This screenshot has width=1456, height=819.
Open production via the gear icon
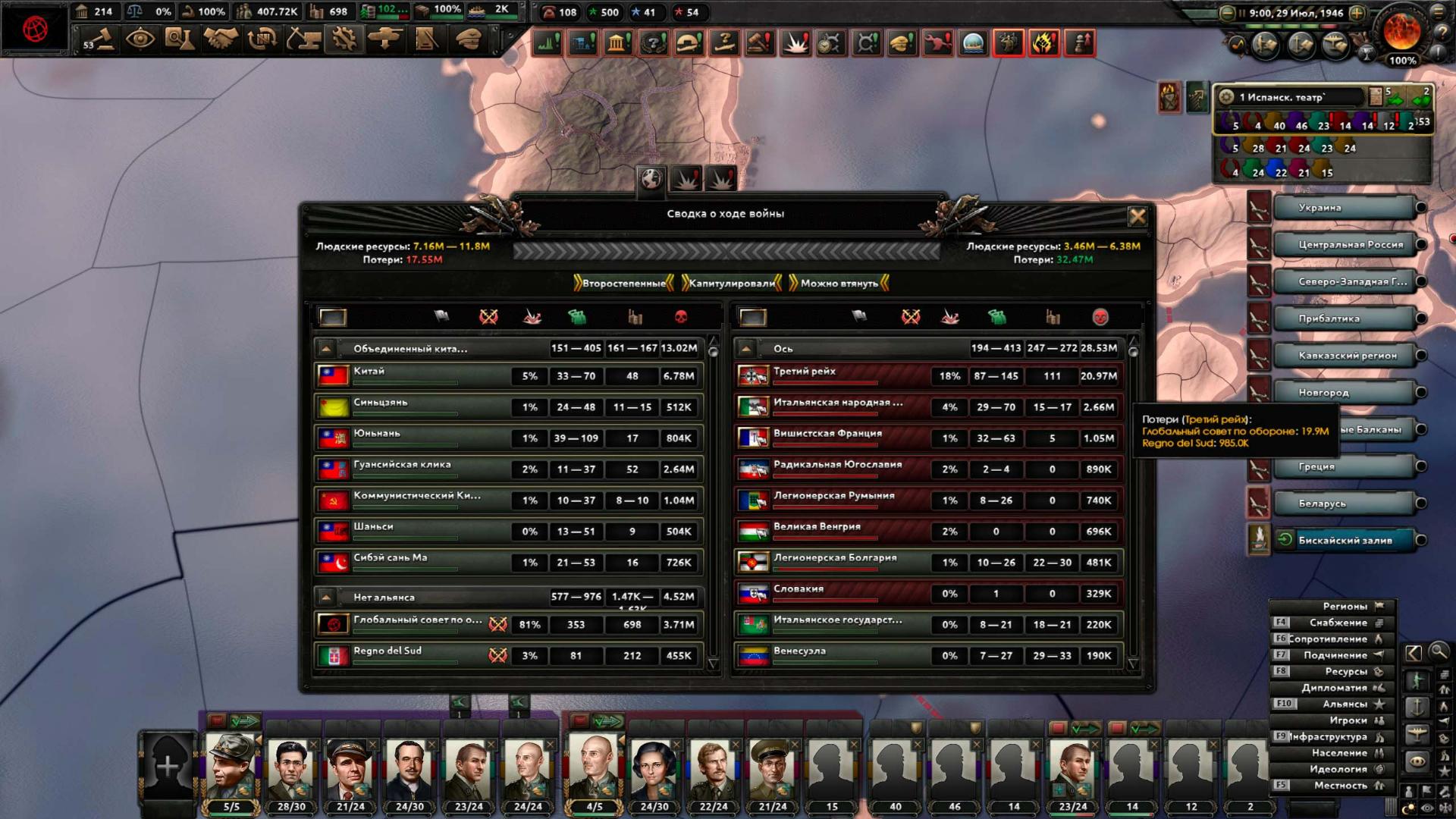(344, 39)
